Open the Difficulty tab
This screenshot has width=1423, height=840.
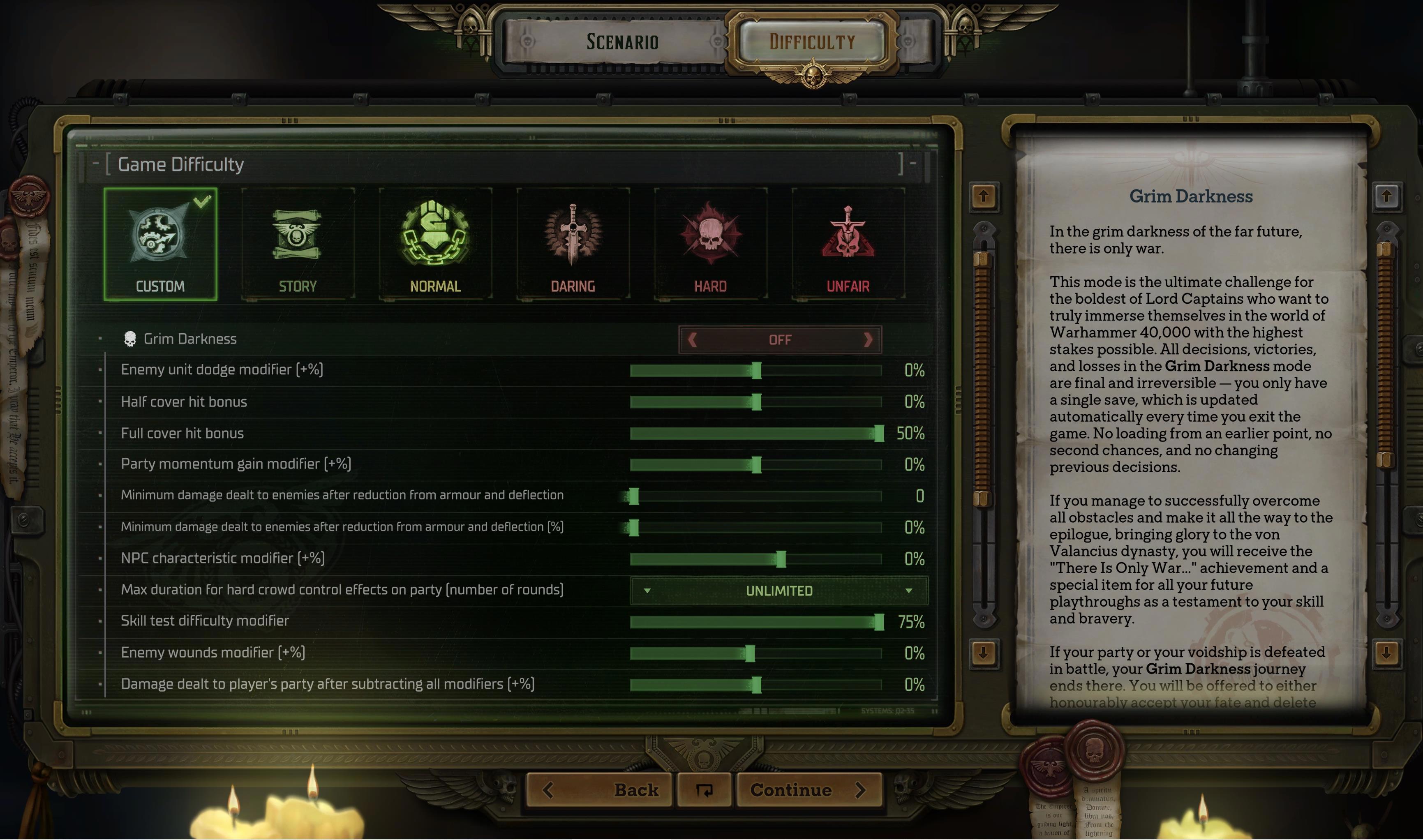click(812, 42)
